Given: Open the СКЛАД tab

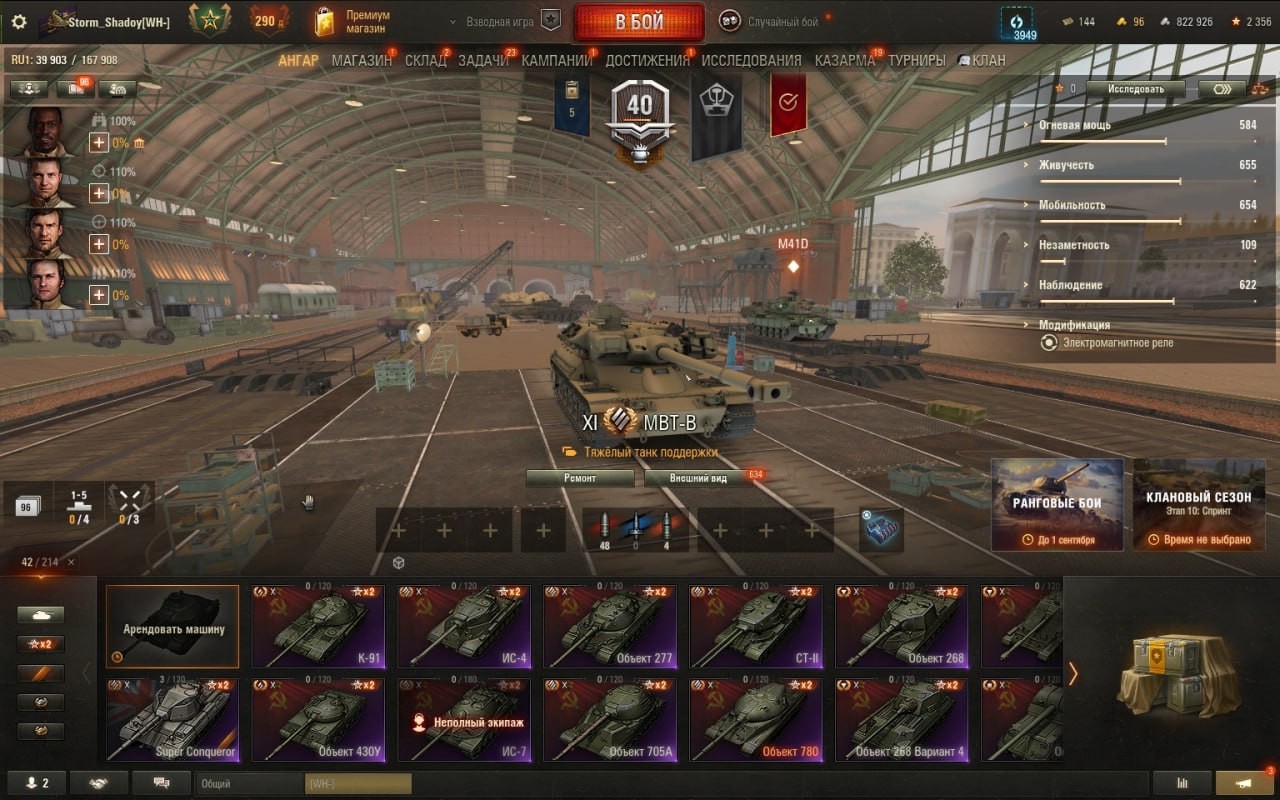Looking at the screenshot, I should pyautogui.click(x=425, y=60).
